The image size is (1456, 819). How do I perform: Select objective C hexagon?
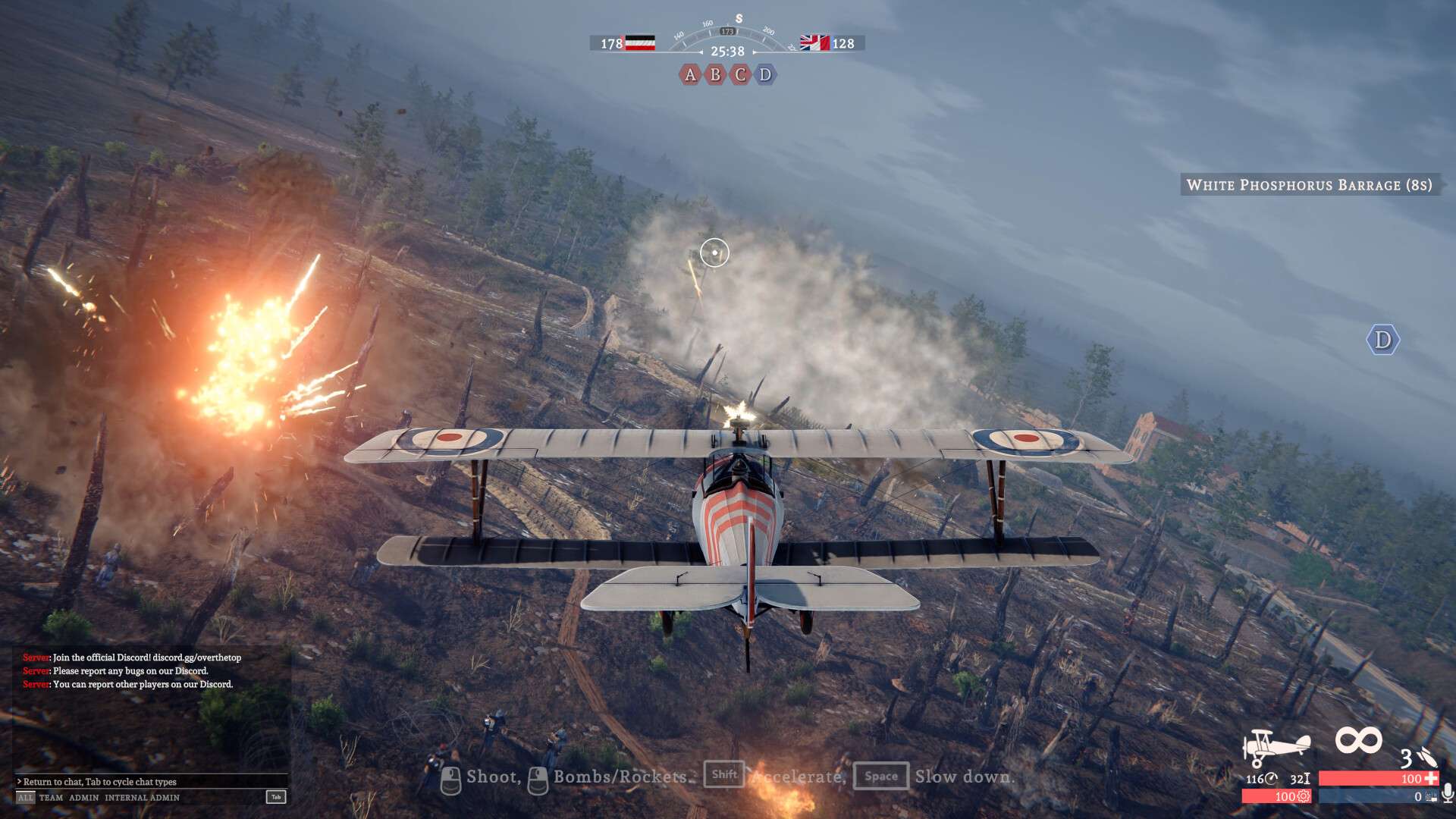[739, 76]
